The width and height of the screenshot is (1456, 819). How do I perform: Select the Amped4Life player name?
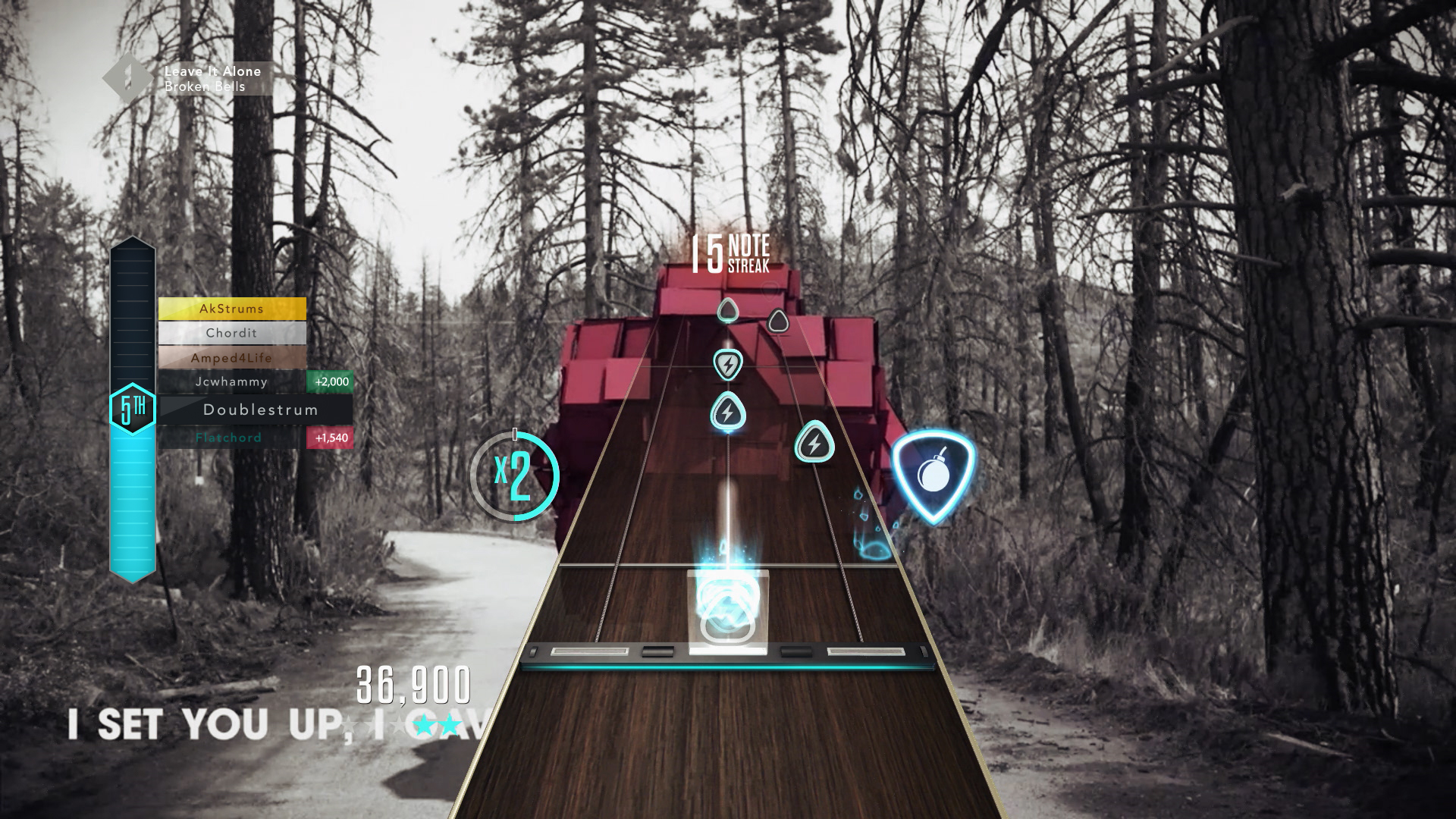pos(231,357)
